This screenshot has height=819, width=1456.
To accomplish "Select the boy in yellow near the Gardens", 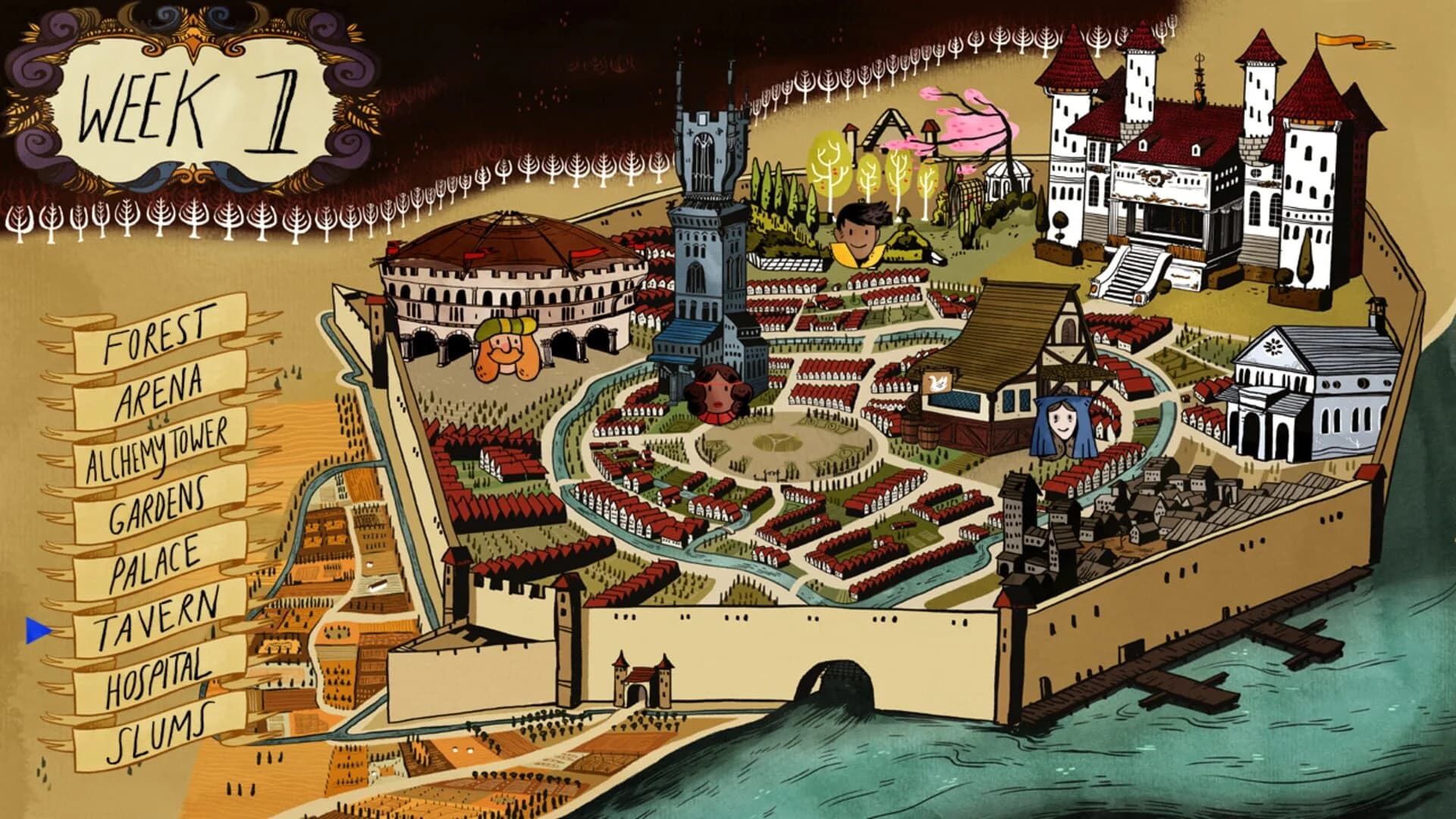I will click(x=861, y=231).
